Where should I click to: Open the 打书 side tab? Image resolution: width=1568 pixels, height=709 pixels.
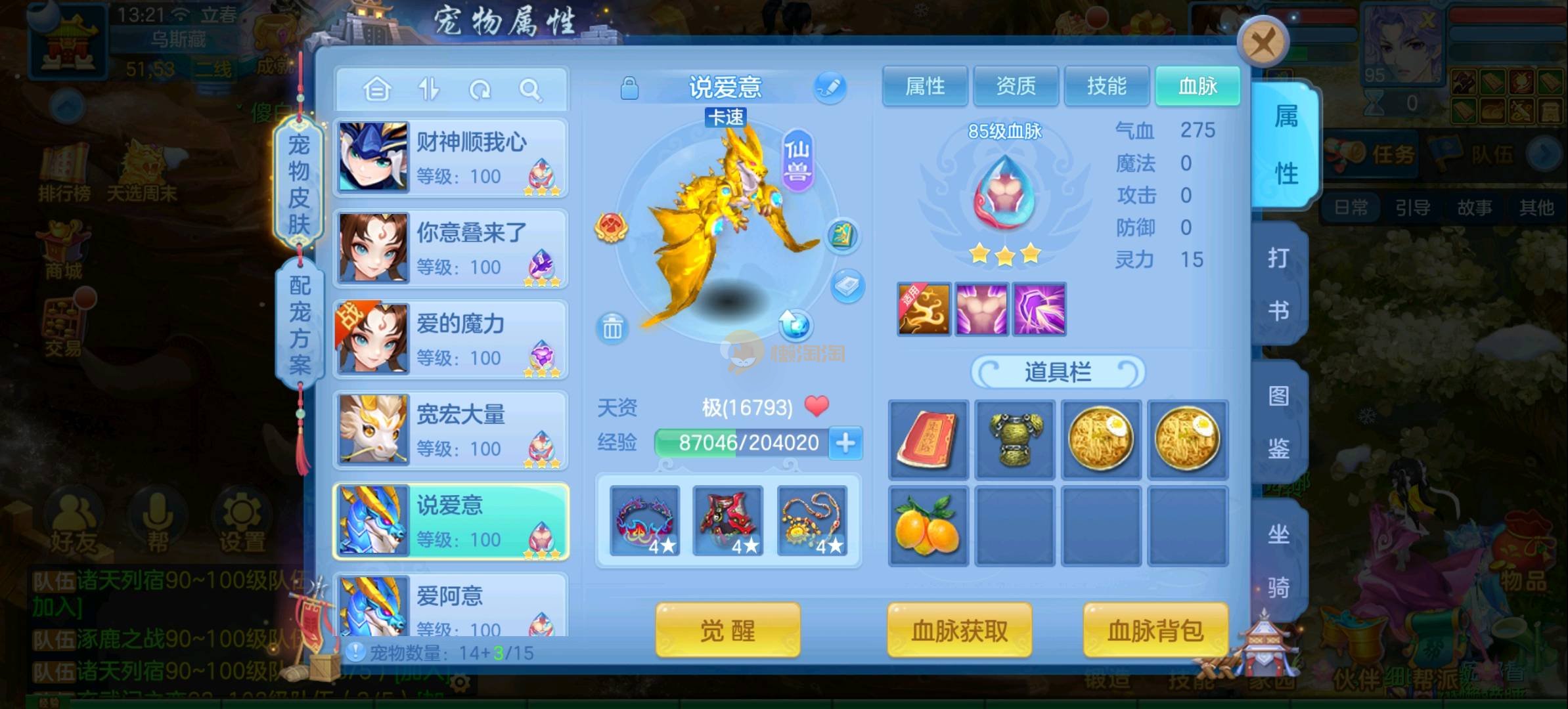(1278, 284)
